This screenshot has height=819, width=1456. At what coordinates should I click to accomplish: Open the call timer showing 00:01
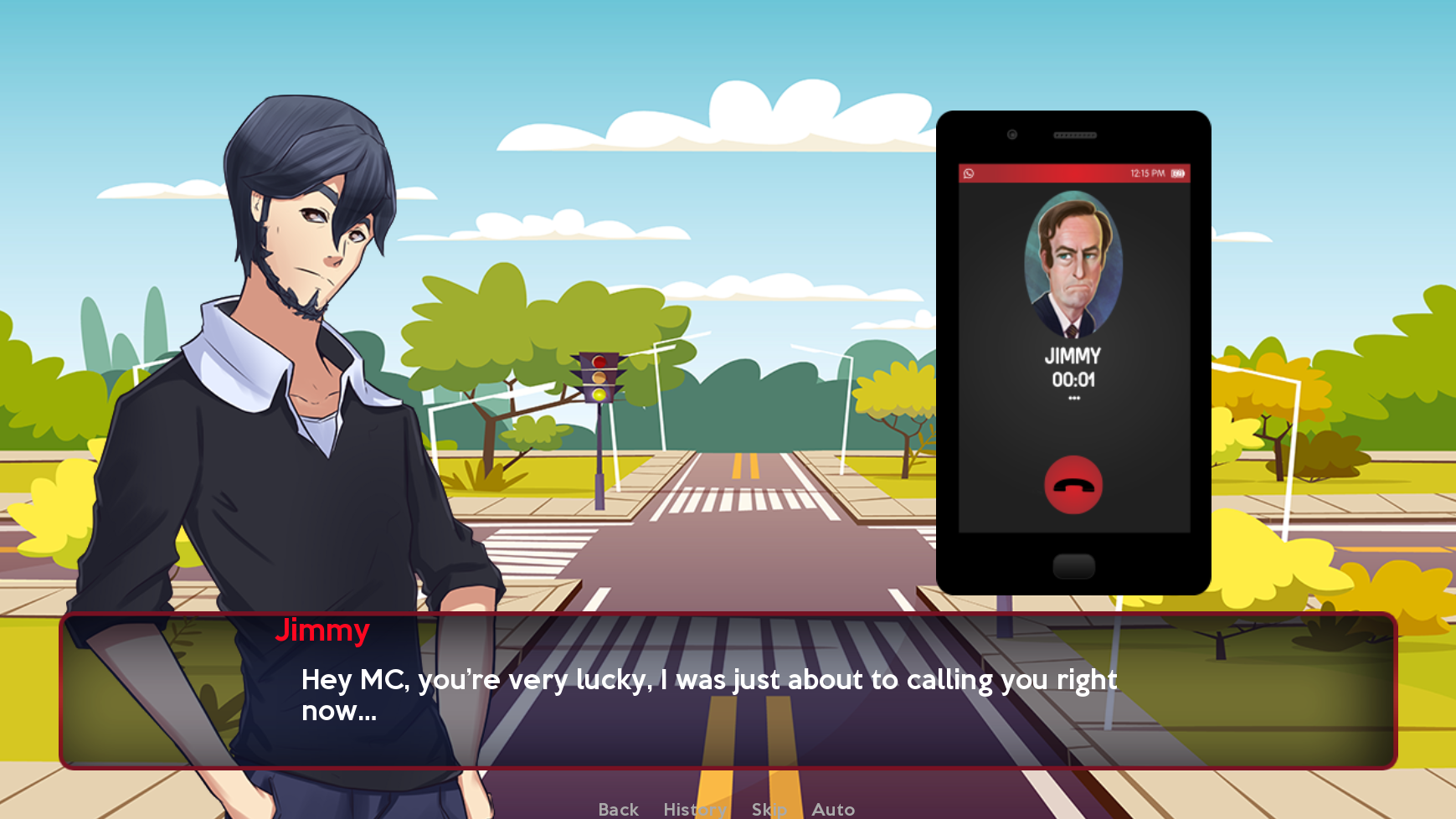point(1074,378)
